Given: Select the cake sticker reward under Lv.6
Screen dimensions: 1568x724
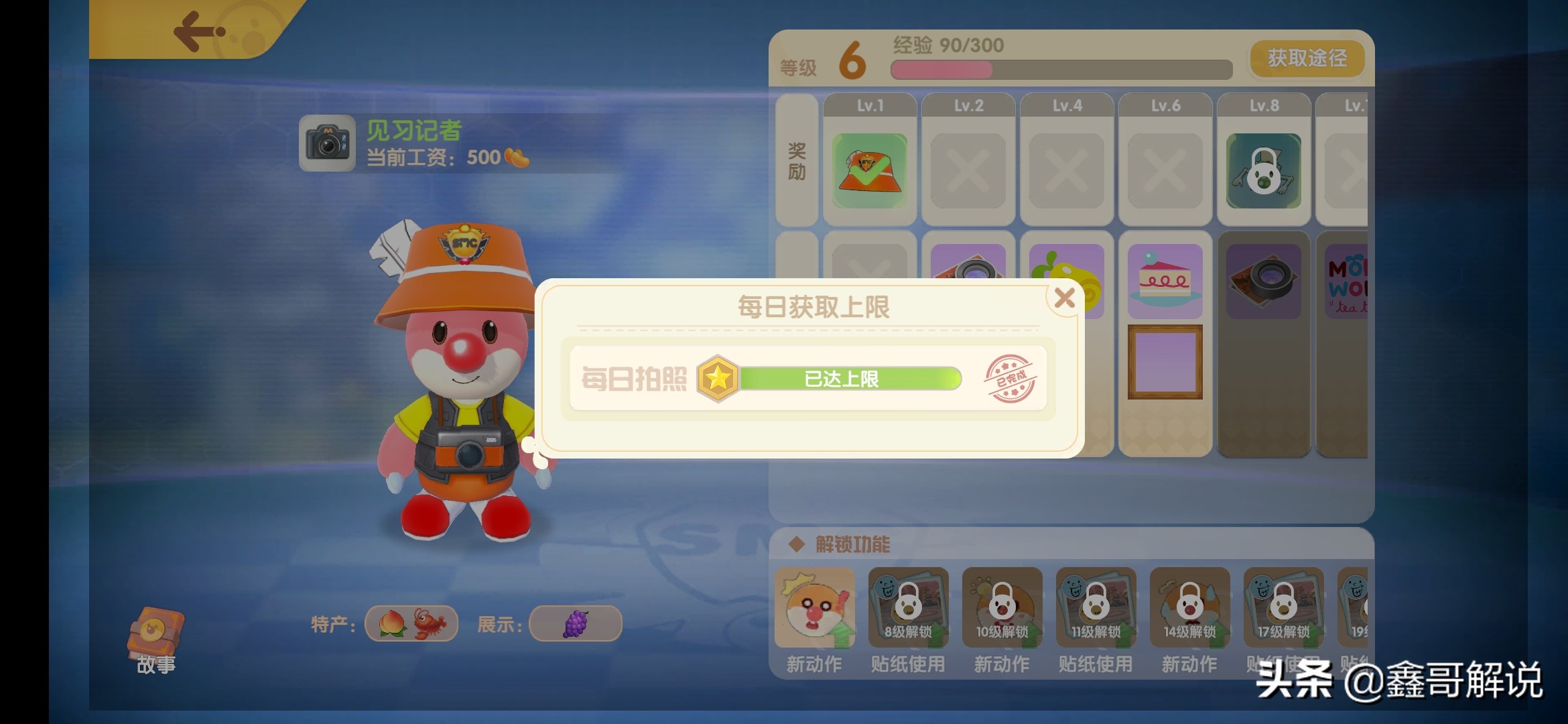Looking at the screenshot, I should pos(1165,281).
